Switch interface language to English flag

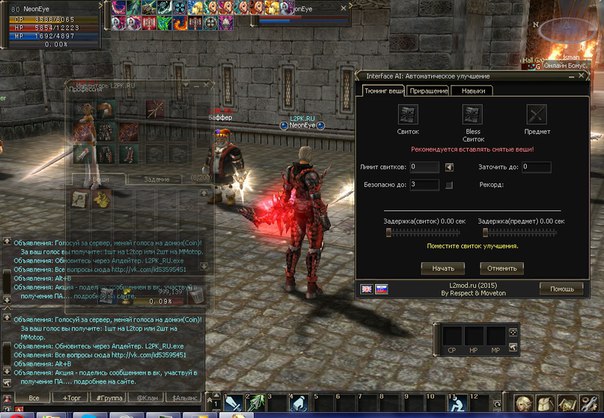click(x=367, y=288)
